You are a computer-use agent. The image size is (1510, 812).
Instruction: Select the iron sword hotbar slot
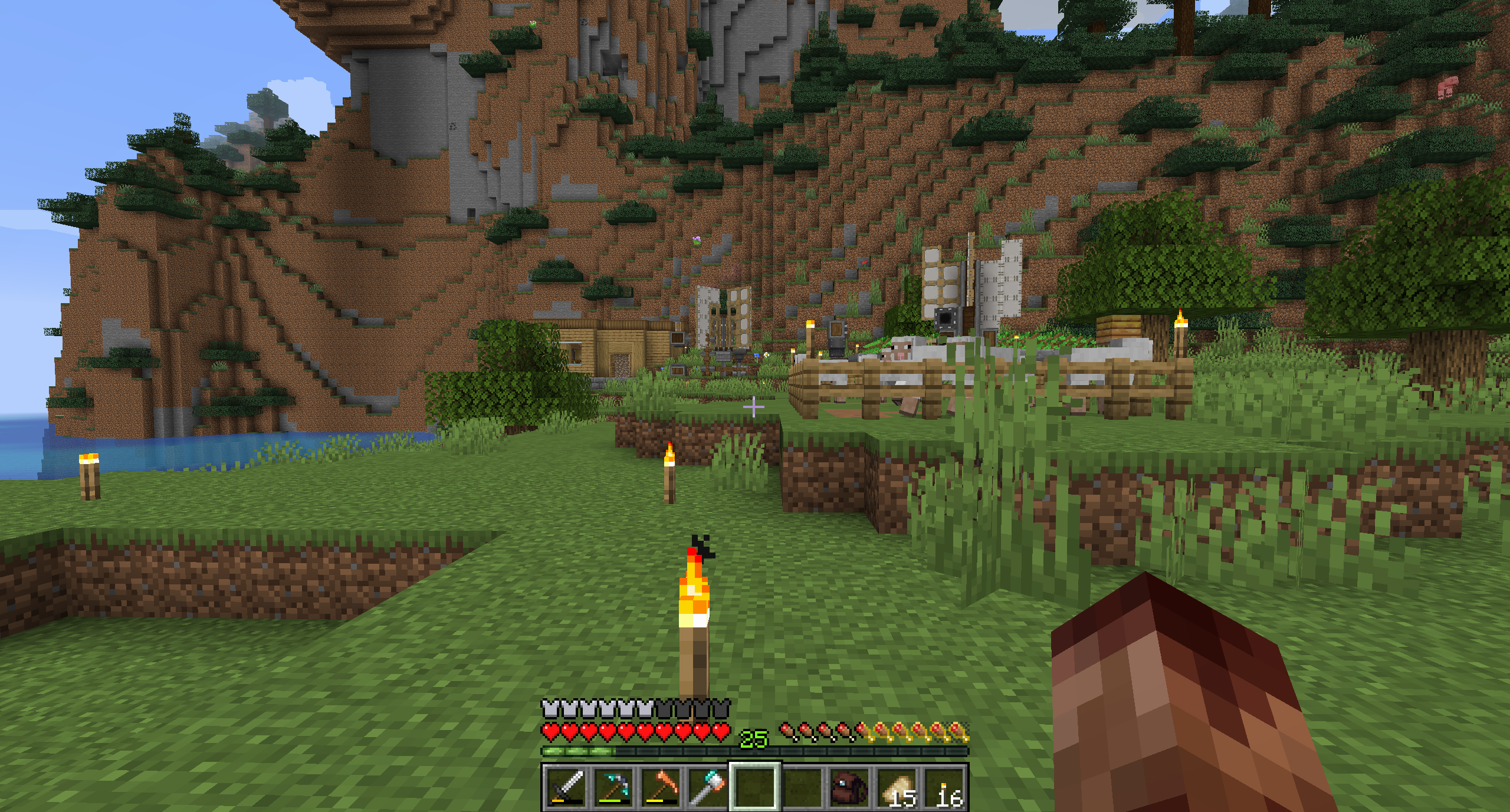click(566, 787)
